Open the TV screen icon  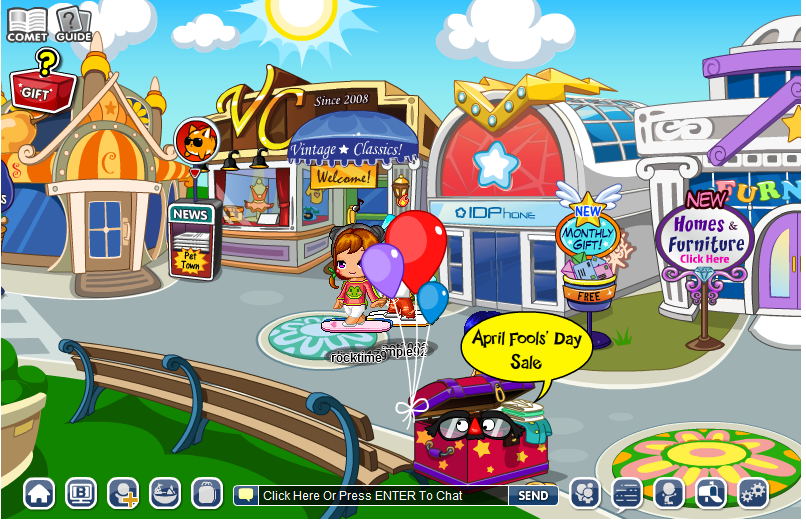(x=81, y=493)
